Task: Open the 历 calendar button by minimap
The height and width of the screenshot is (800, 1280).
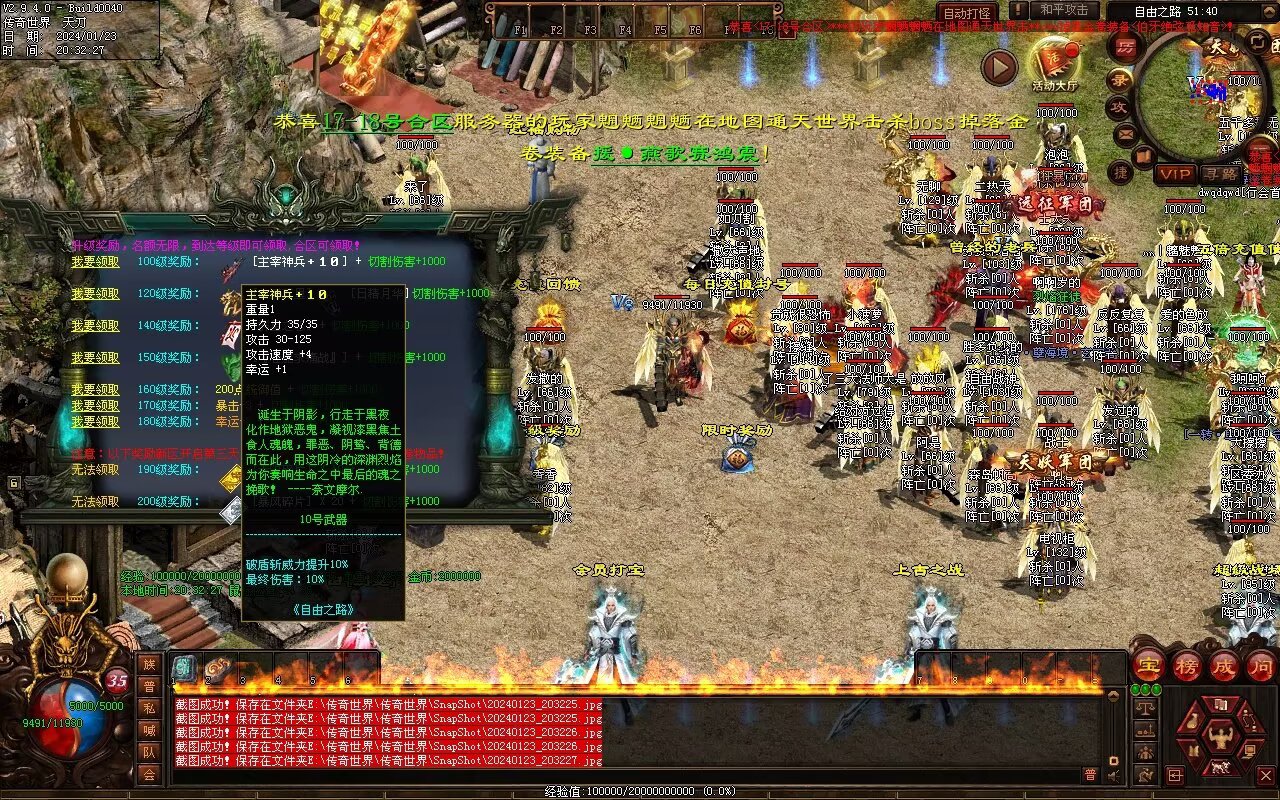Action: [x=1126, y=48]
